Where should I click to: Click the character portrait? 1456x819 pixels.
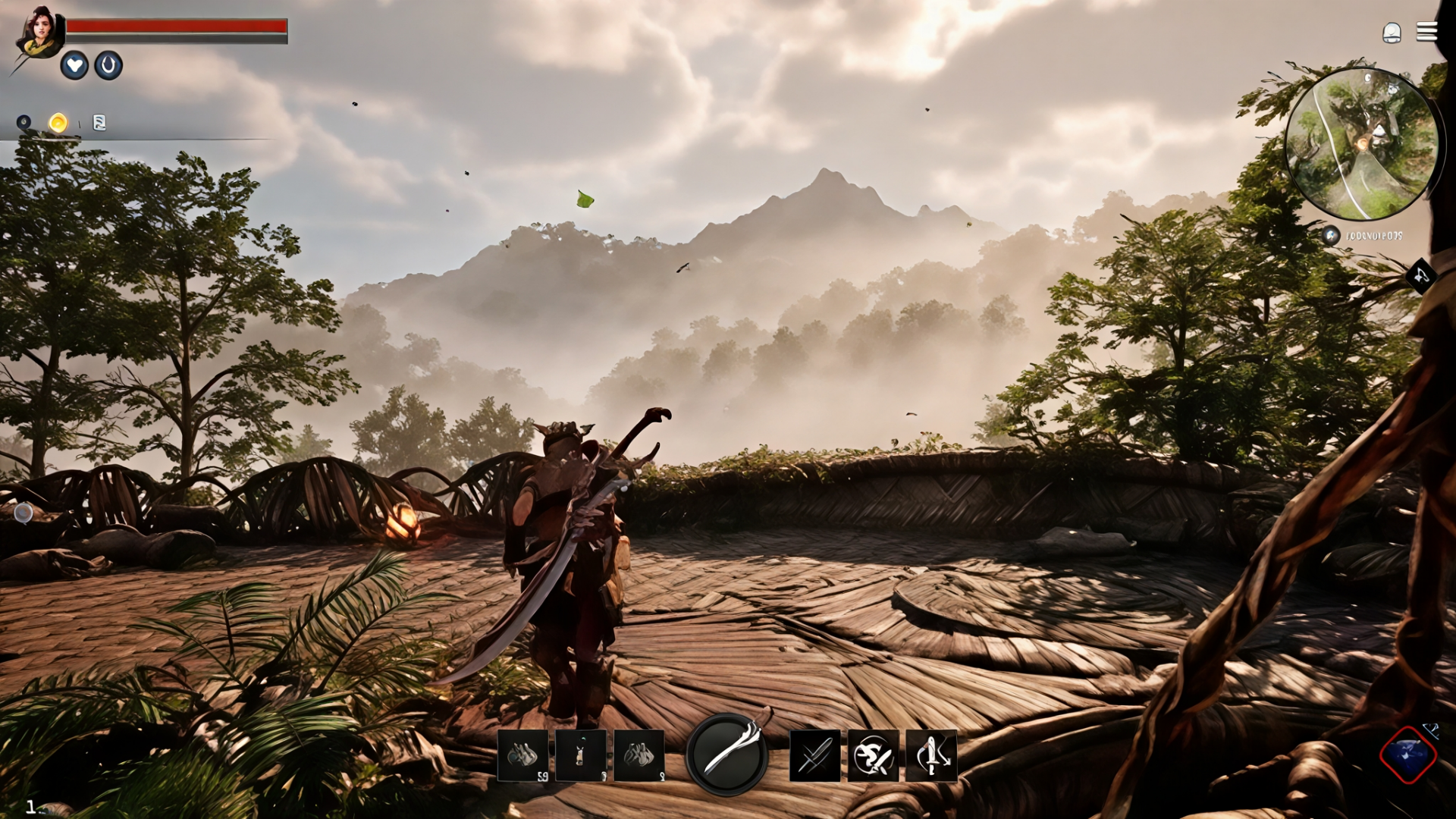point(40,33)
